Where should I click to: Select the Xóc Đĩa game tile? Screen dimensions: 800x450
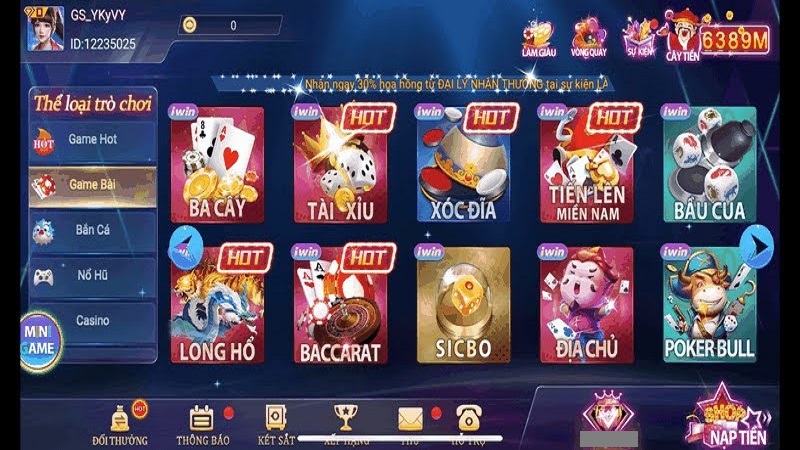(x=463, y=165)
